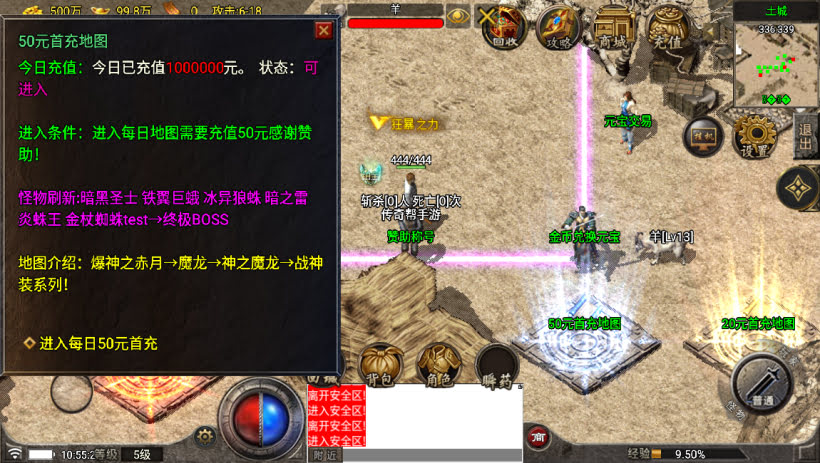Click the small gear beside HP orb
The height and width of the screenshot is (463, 820).
(205, 436)
